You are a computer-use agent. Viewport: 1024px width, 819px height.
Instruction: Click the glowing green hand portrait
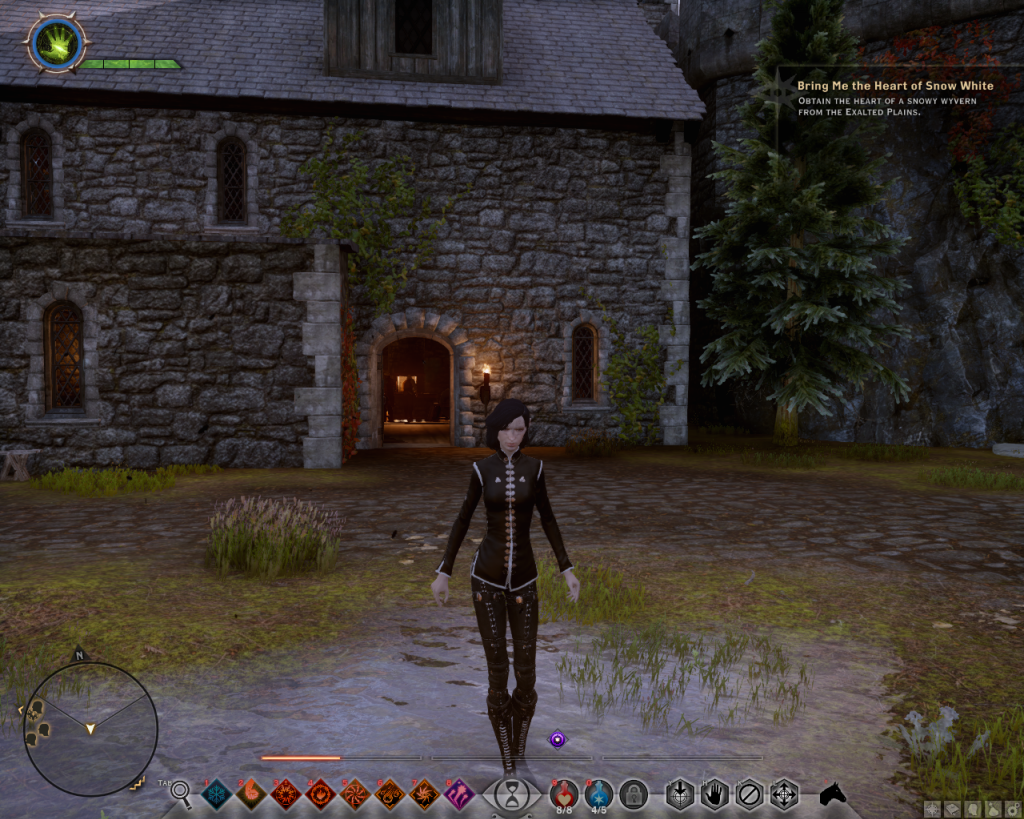(x=56, y=43)
